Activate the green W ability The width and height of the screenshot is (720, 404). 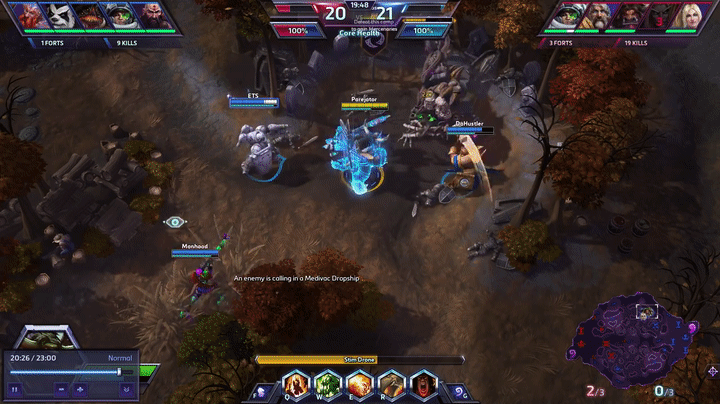327,384
